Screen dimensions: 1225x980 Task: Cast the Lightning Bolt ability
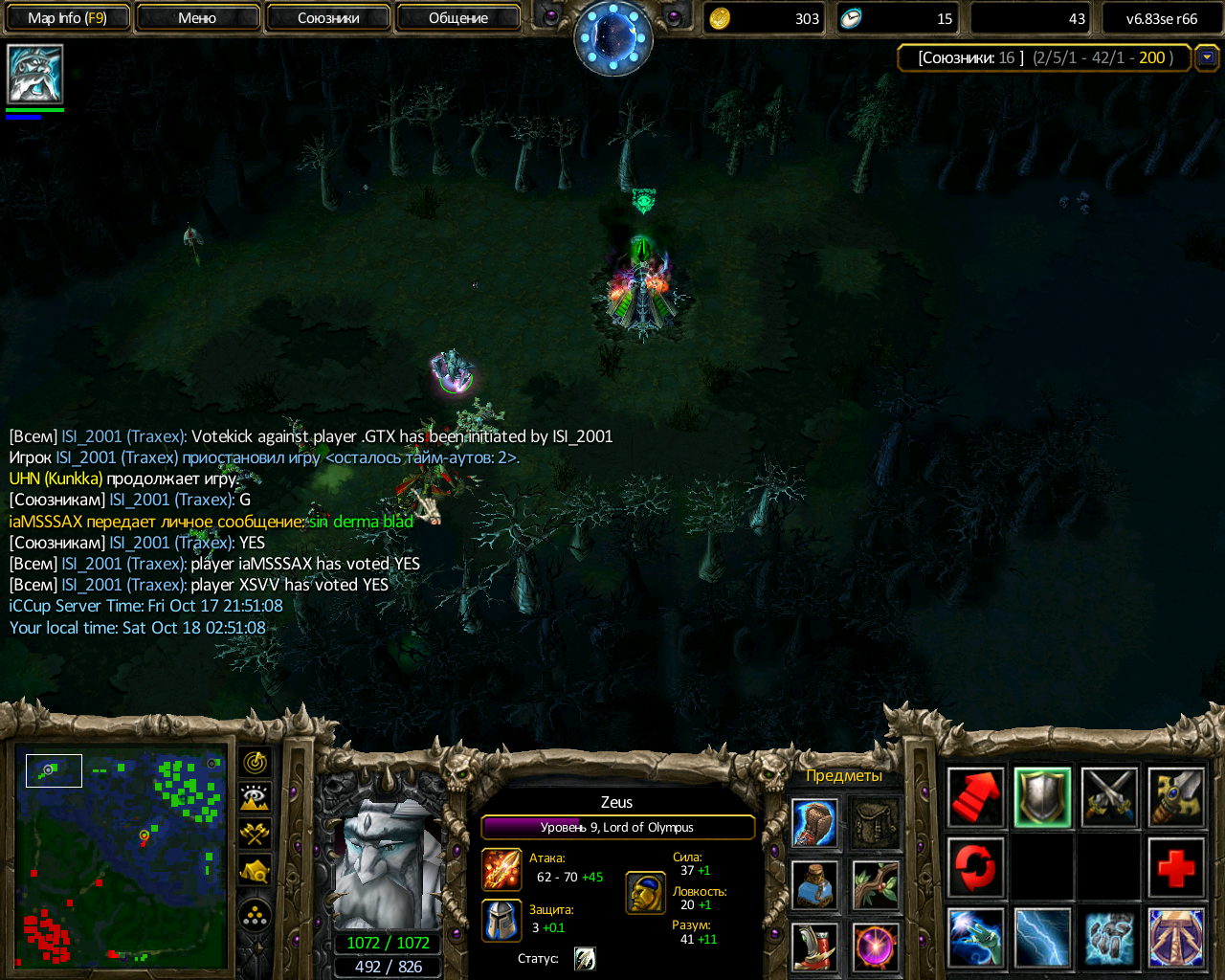pos(1042,938)
